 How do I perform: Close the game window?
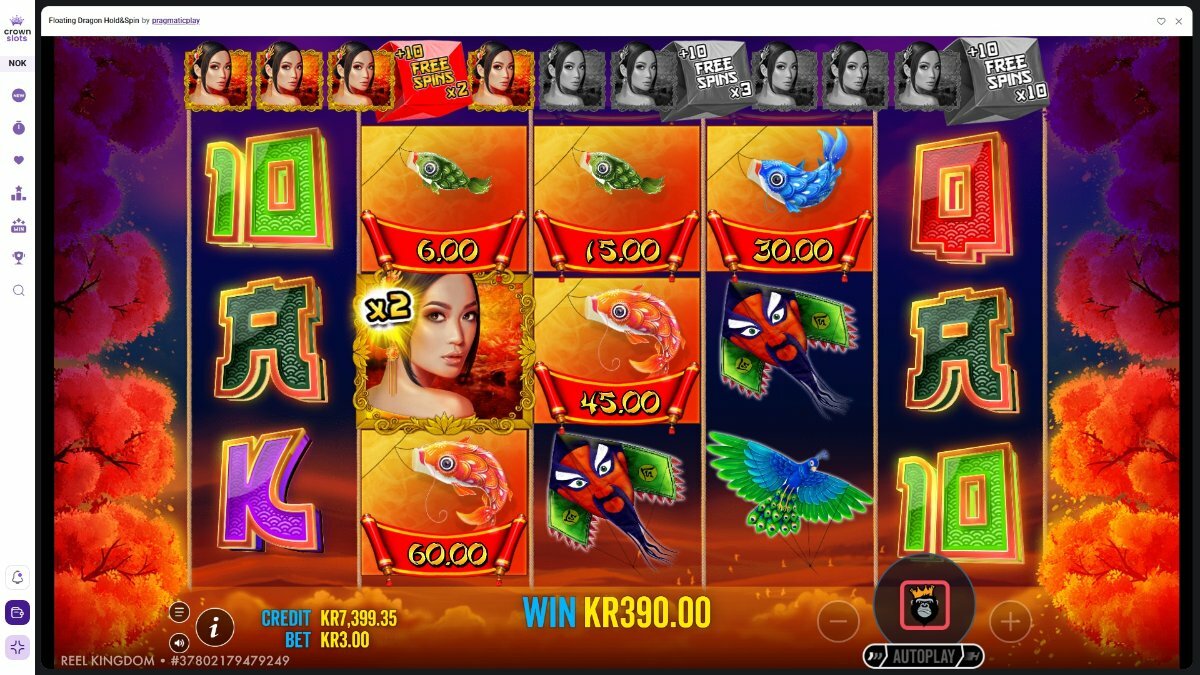(x=1178, y=20)
